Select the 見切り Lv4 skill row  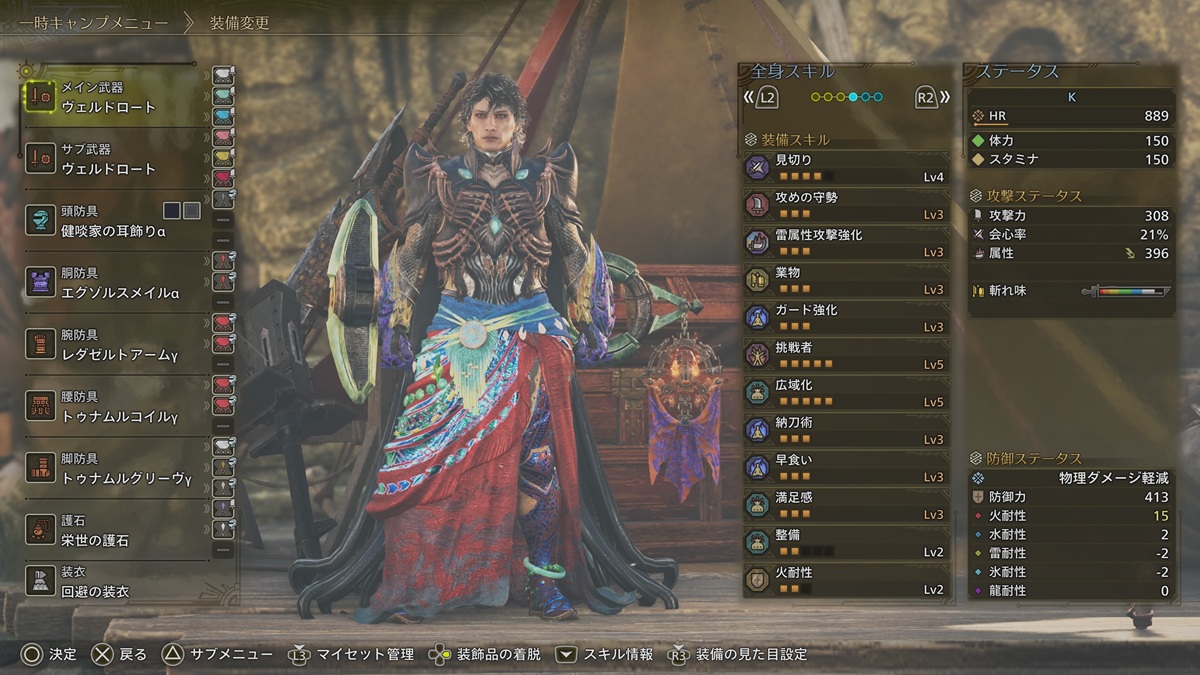click(x=846, y=168)
